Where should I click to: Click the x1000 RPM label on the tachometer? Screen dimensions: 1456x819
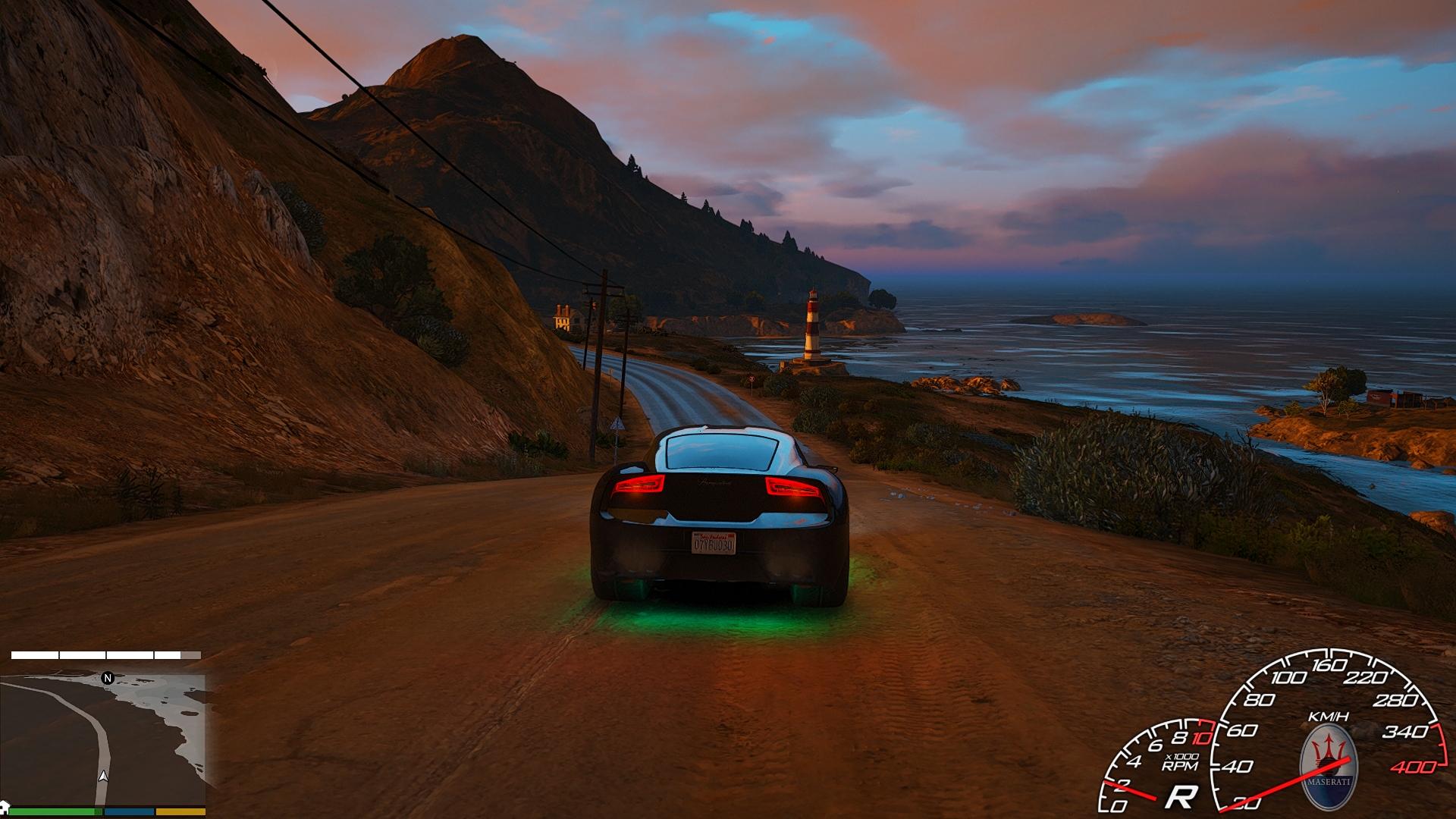[x=1181, y=761]
